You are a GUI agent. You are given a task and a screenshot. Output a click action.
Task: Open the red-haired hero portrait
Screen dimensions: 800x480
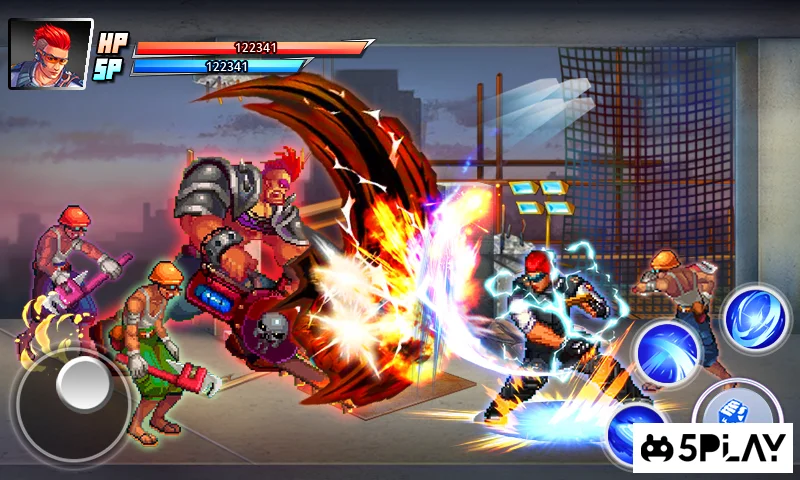point(50,54)
